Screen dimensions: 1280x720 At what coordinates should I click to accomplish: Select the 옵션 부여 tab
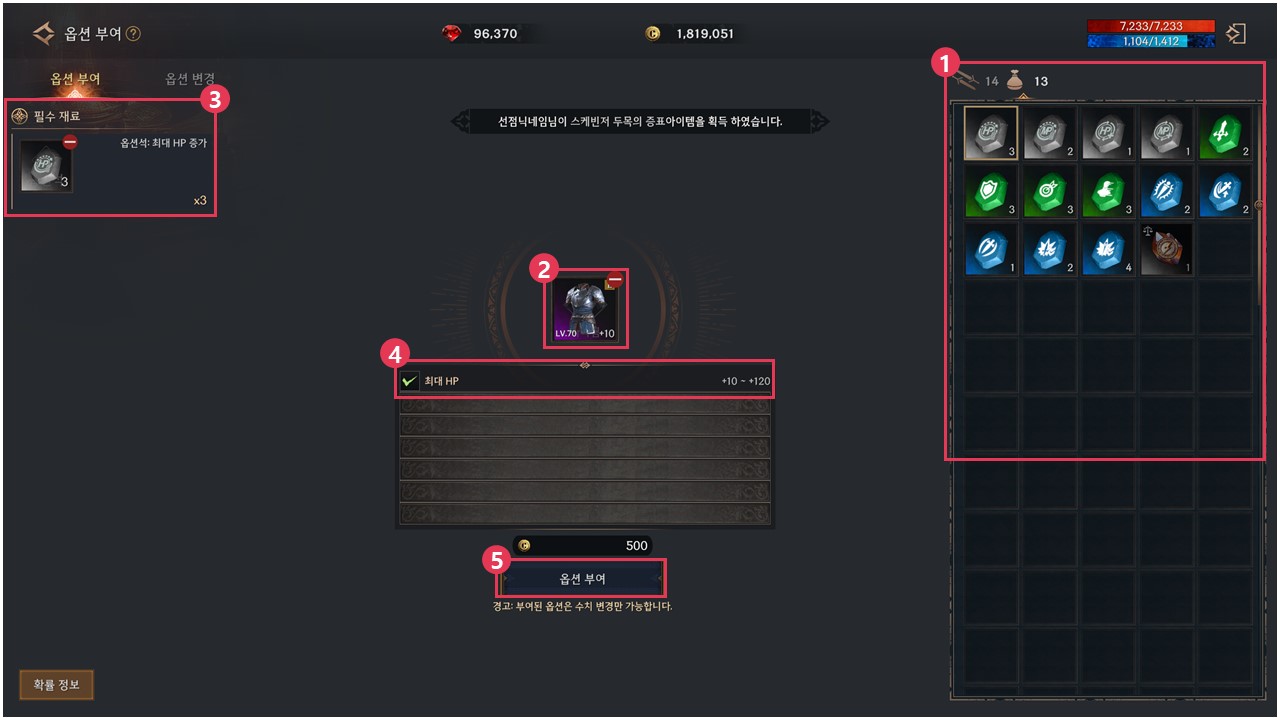coord(76,79)
